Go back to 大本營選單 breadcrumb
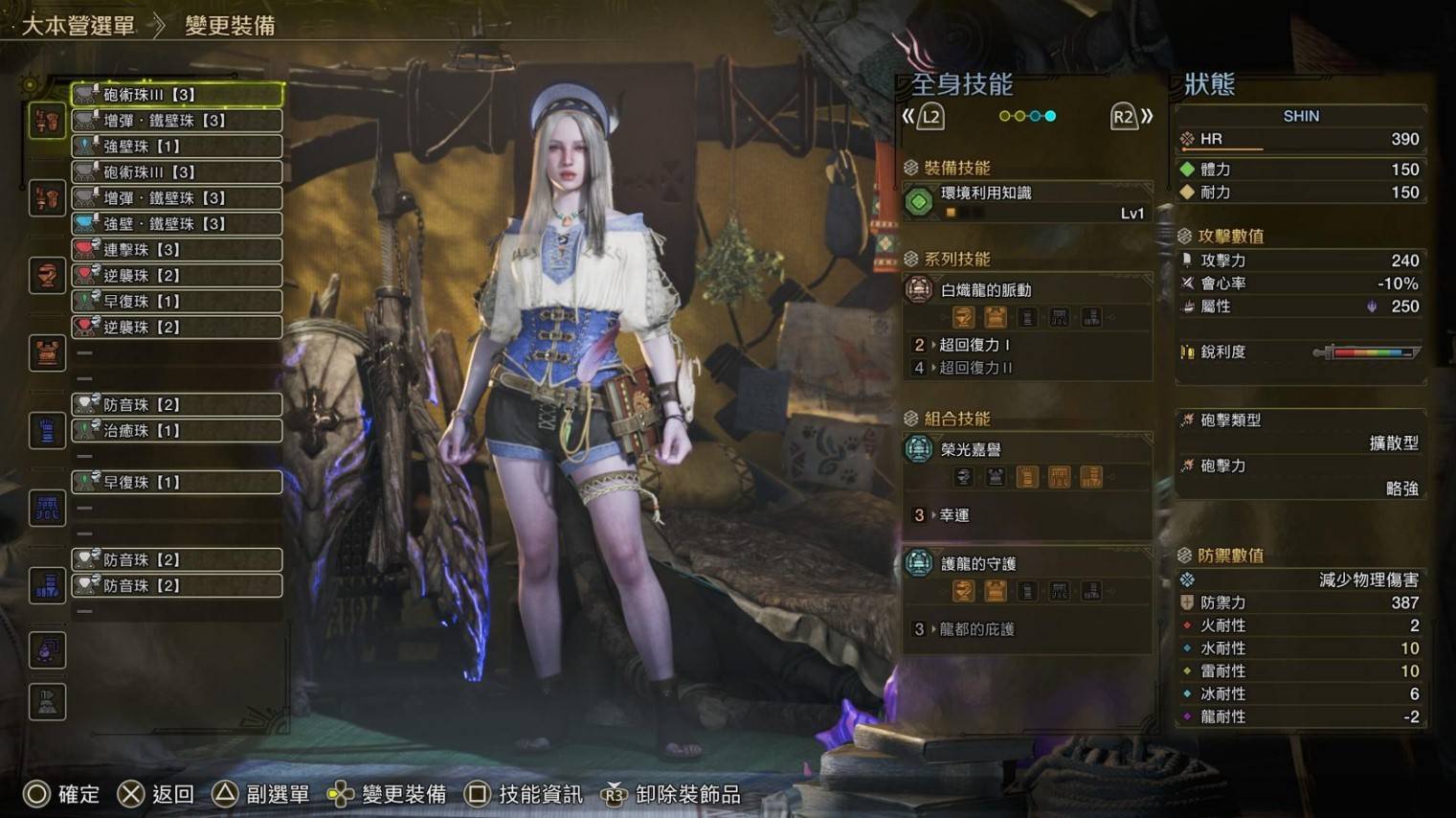Screen dimensions: 1456x818 (78, 26)
